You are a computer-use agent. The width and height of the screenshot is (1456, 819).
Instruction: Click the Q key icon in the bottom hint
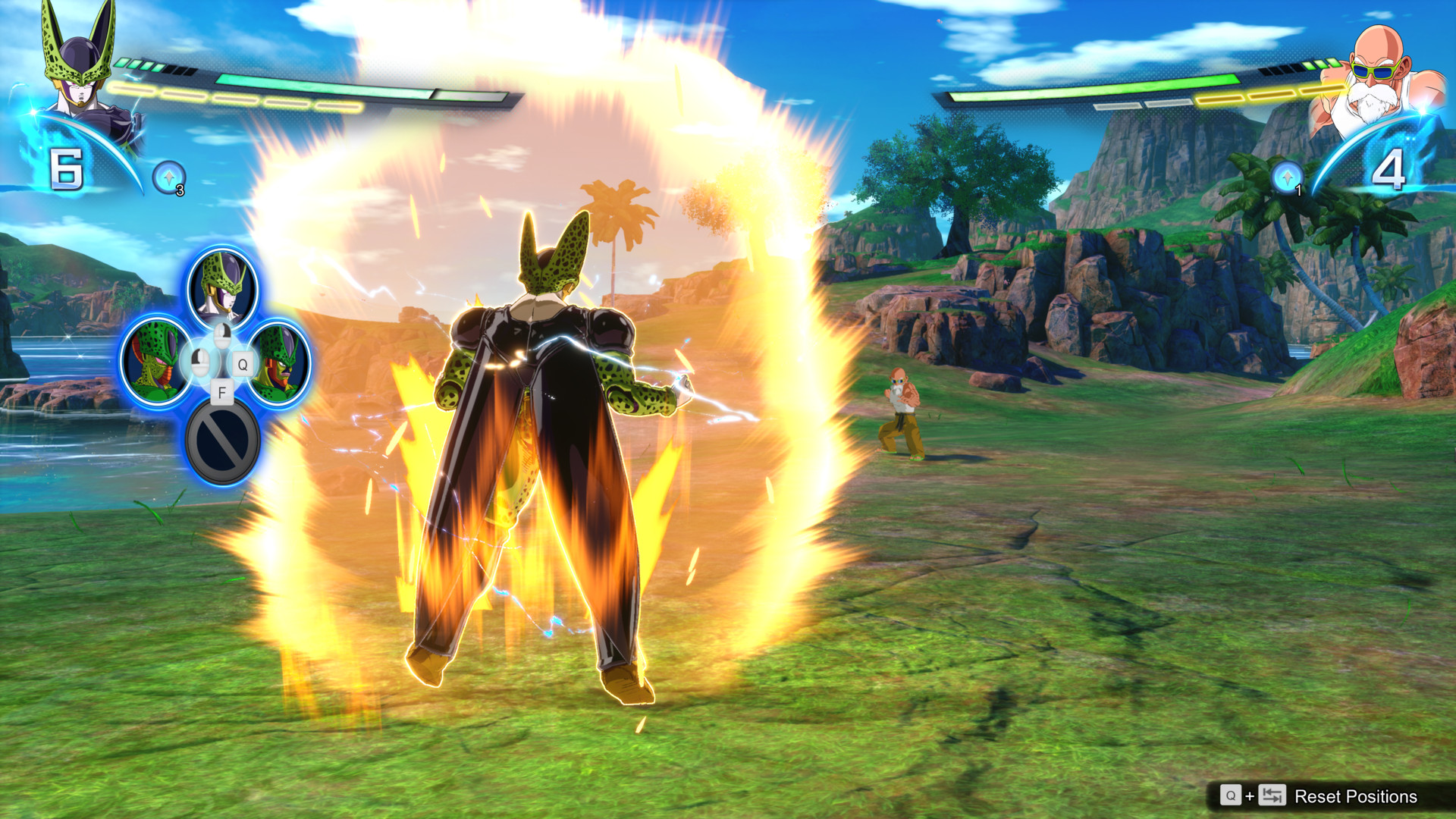pyautogui.click(x=1231, y=796)
